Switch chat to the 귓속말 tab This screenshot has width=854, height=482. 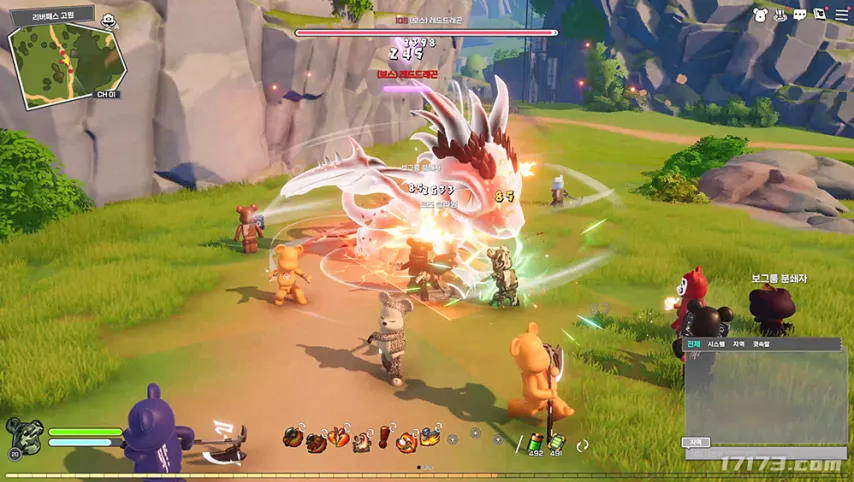tap(762, 344)
